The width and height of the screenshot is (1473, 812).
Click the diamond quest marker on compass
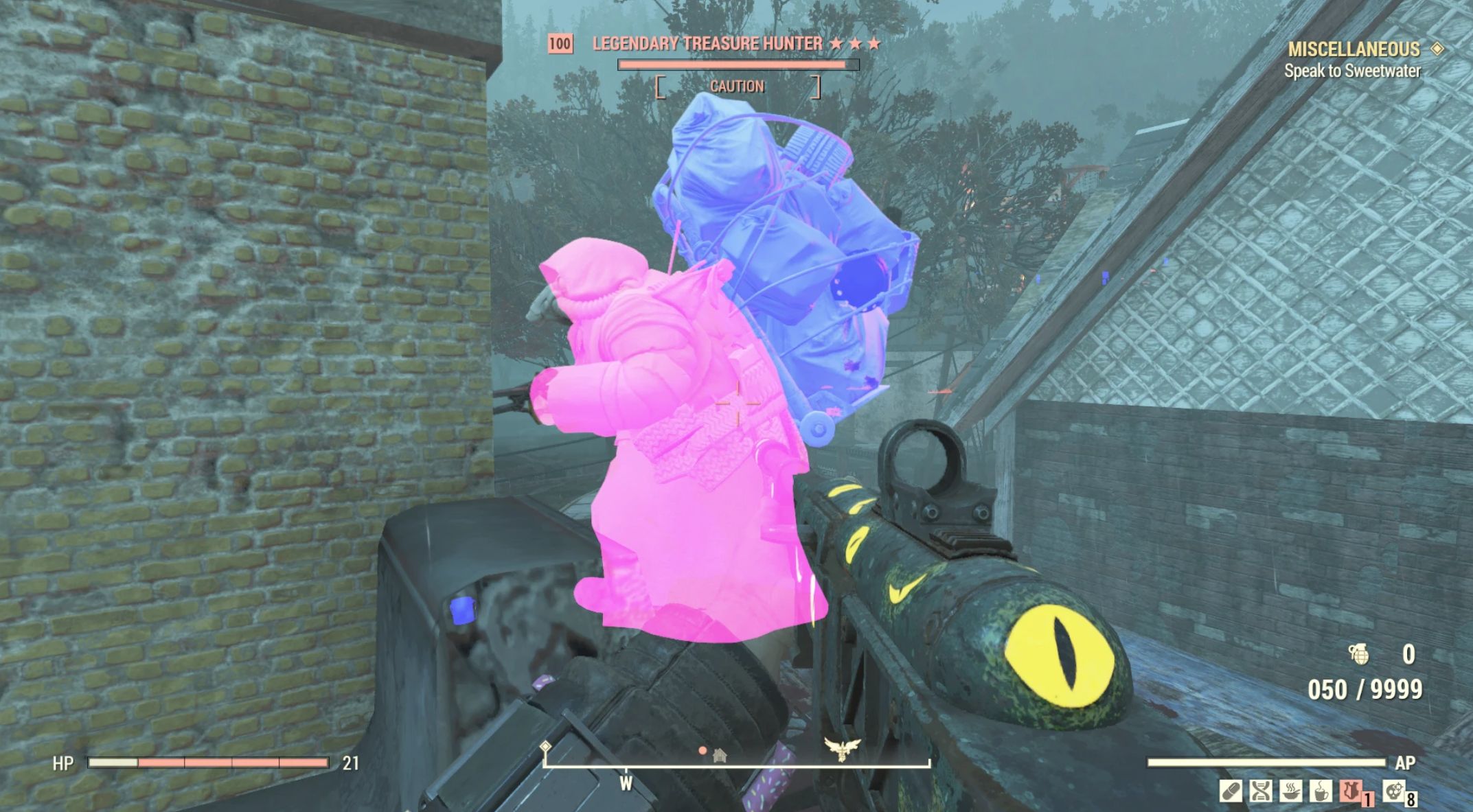(x=545, y=746)
